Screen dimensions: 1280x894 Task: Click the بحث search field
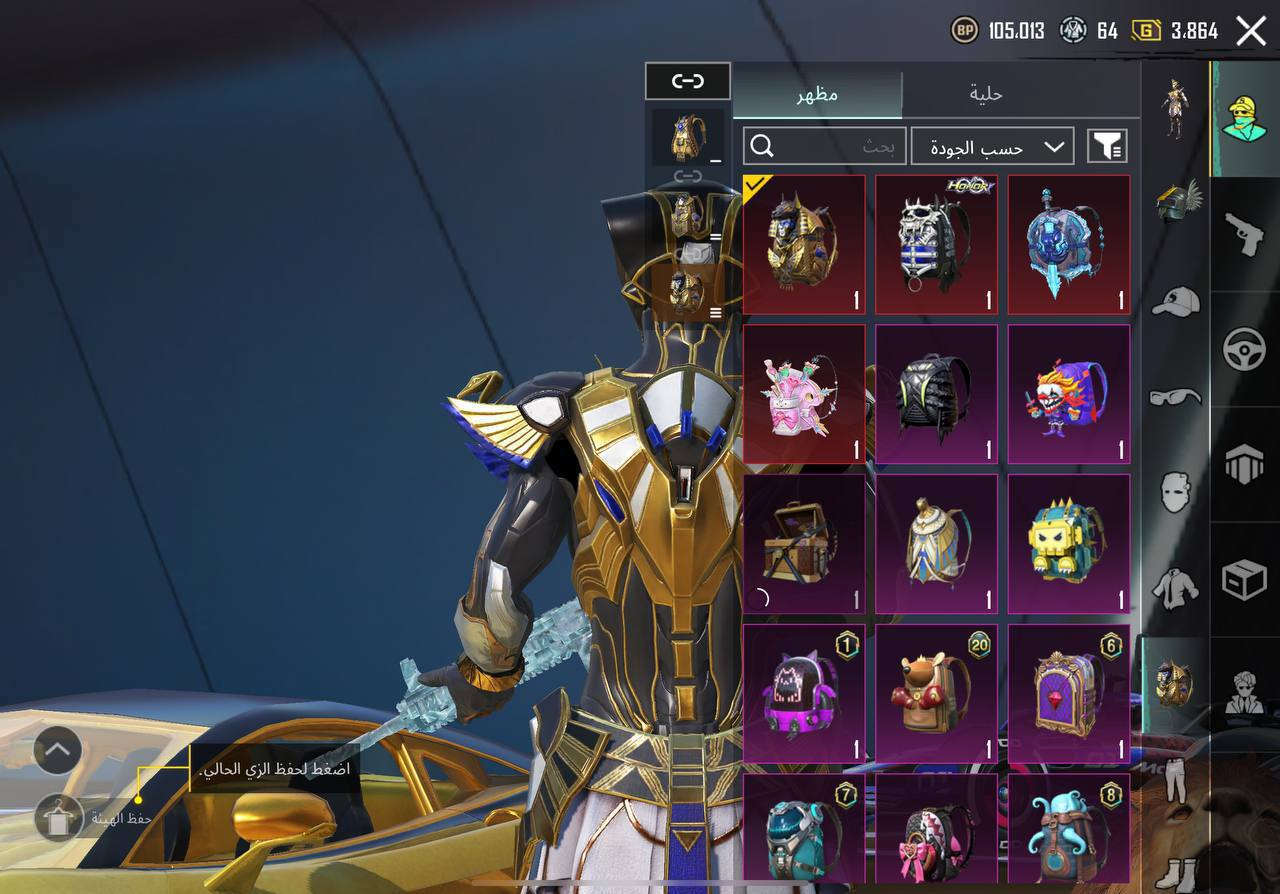pos(825,147)
